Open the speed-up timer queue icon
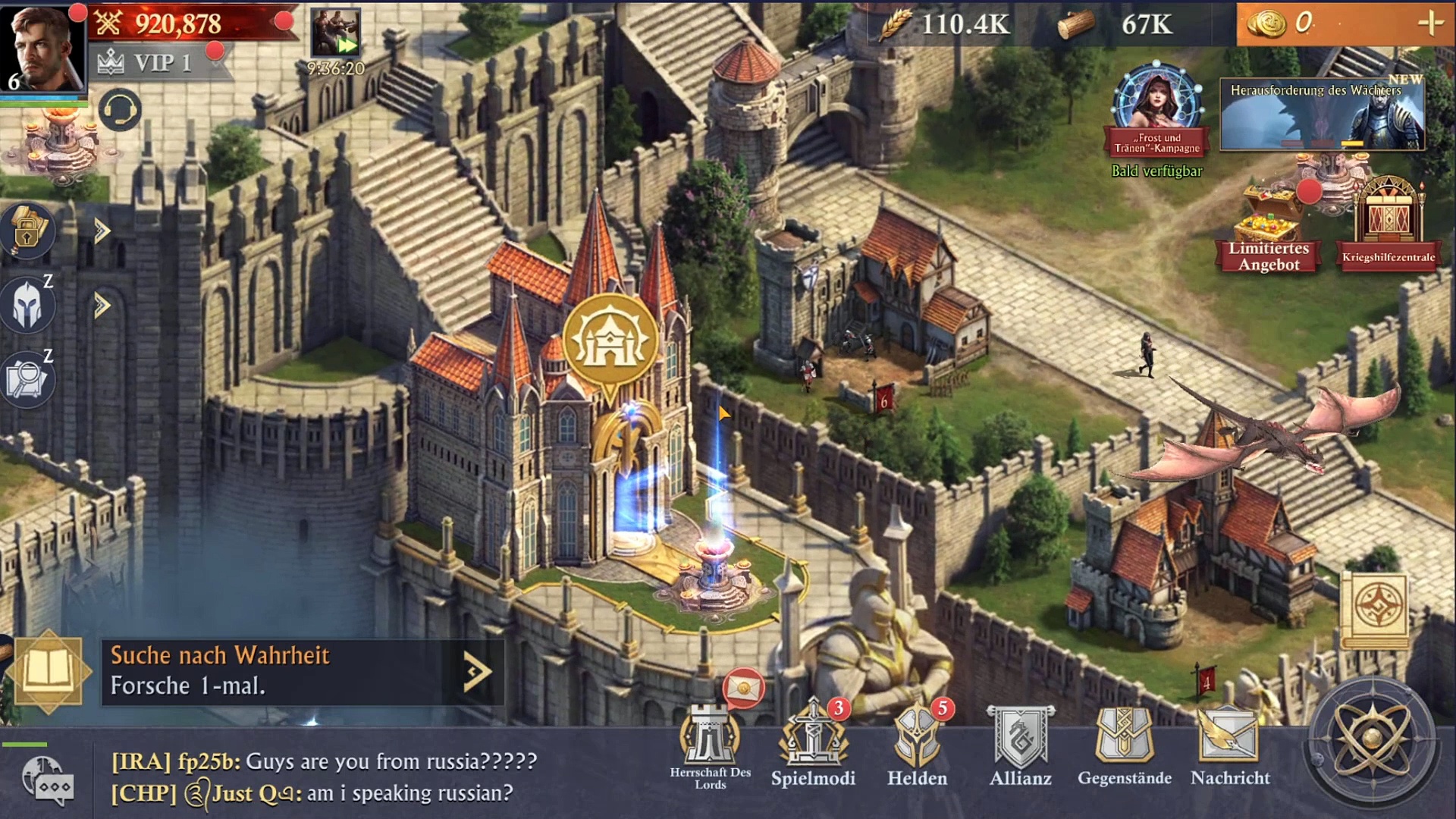The height and width of the screenshot is (819, 1456). pyautogui.click(x=336, y=36)
